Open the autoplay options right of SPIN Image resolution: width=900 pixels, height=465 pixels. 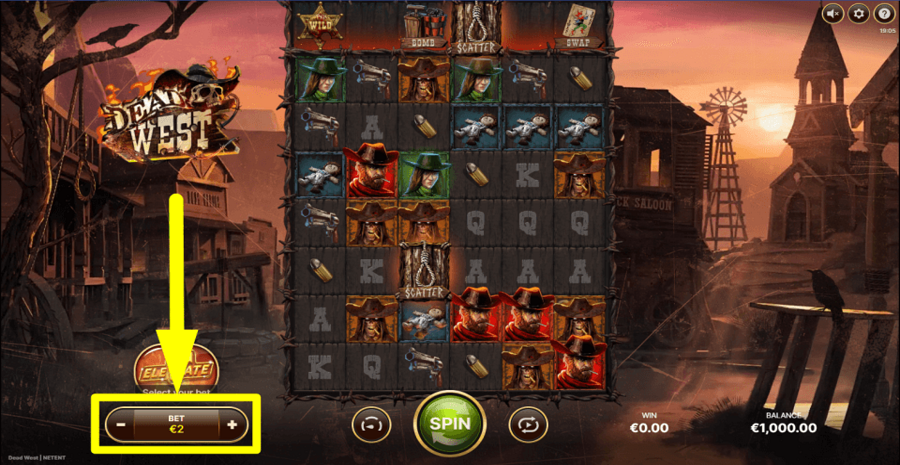point(526,424)
